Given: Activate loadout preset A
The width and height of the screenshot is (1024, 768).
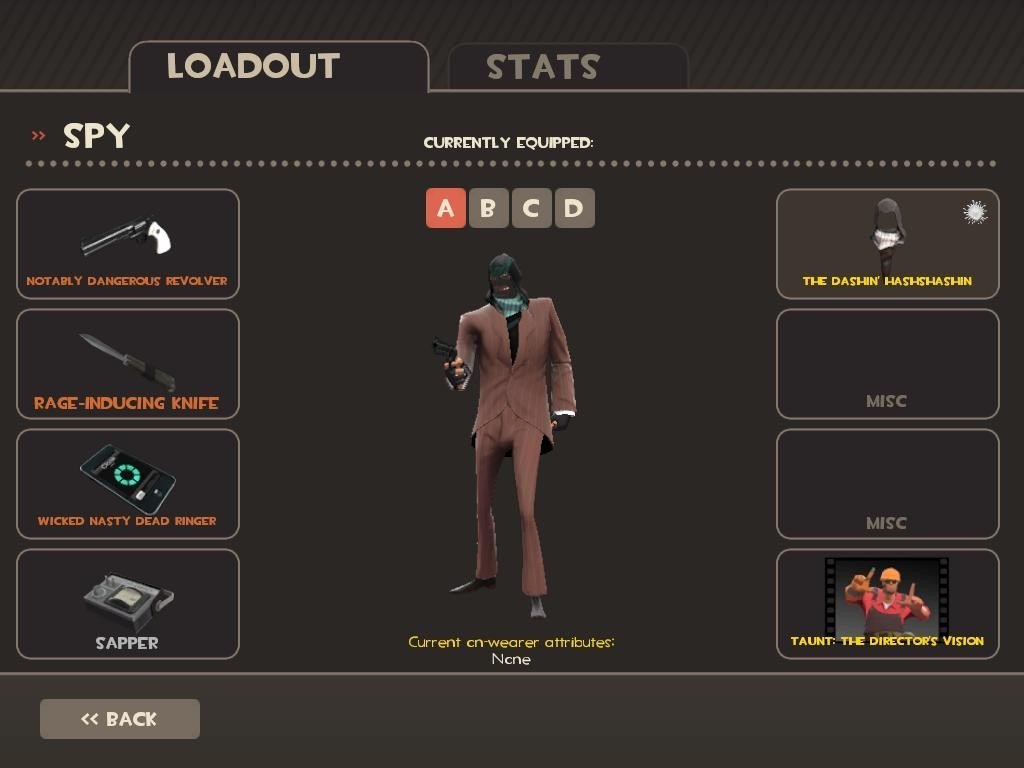Looking at the screenshot, I should pos(446,208).
